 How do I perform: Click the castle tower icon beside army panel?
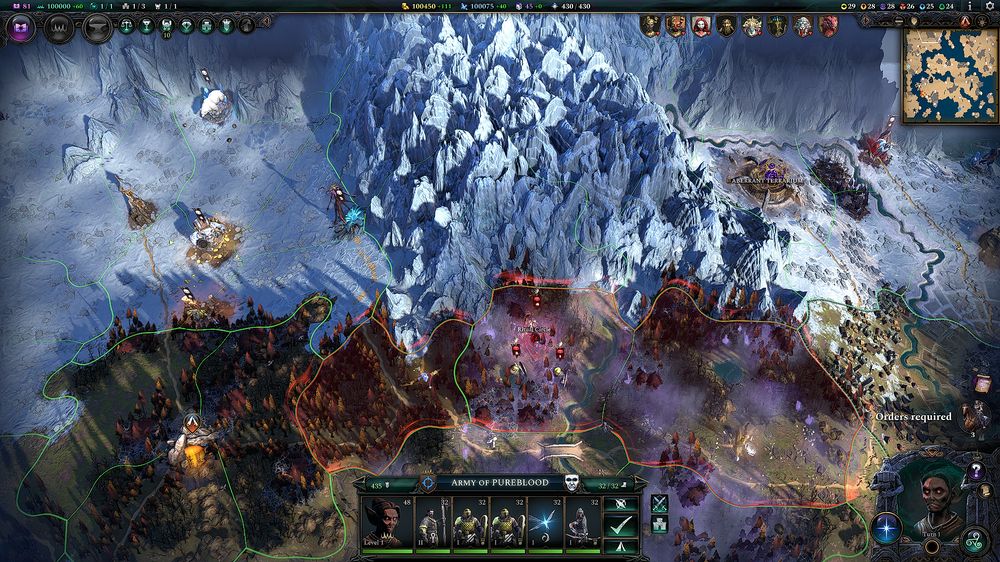[659, 525]
